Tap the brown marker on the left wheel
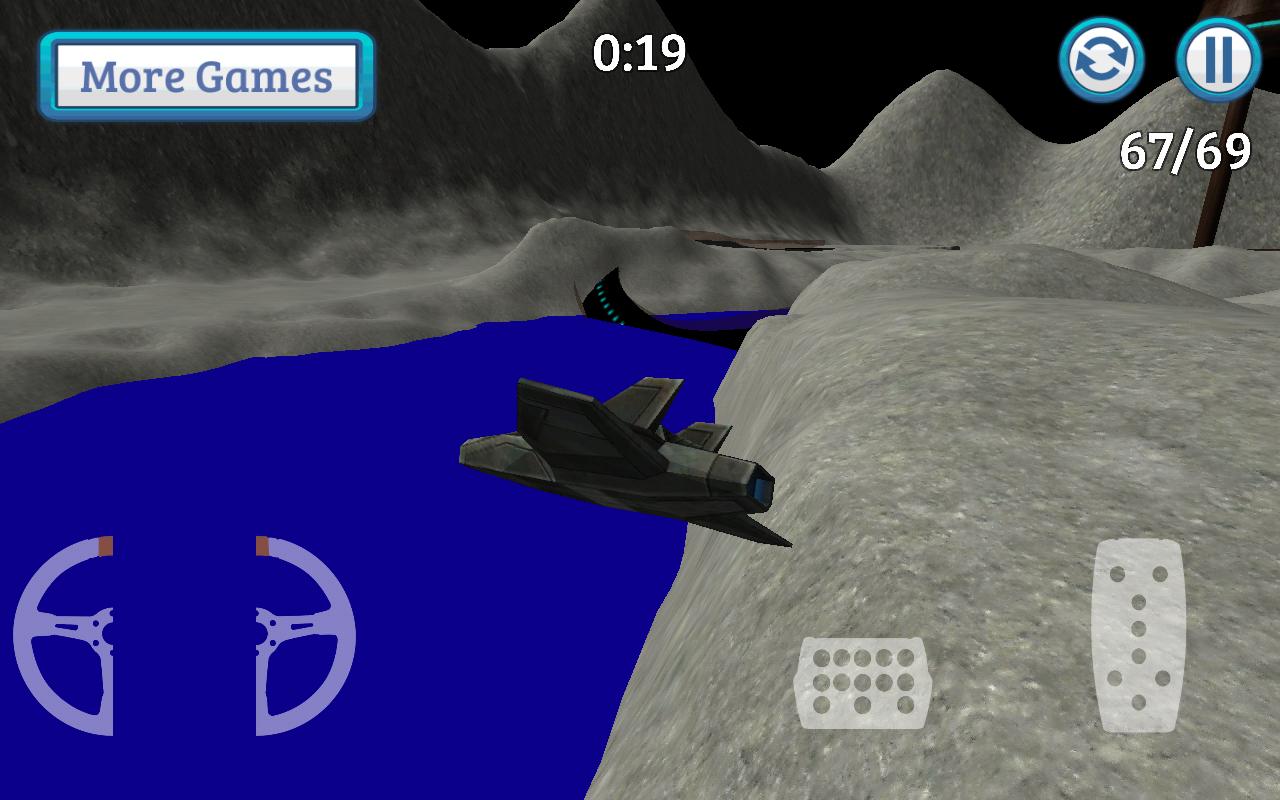The height and width of the screenshot is (800, 1280). pyautogui.click(x=104, y=547)
